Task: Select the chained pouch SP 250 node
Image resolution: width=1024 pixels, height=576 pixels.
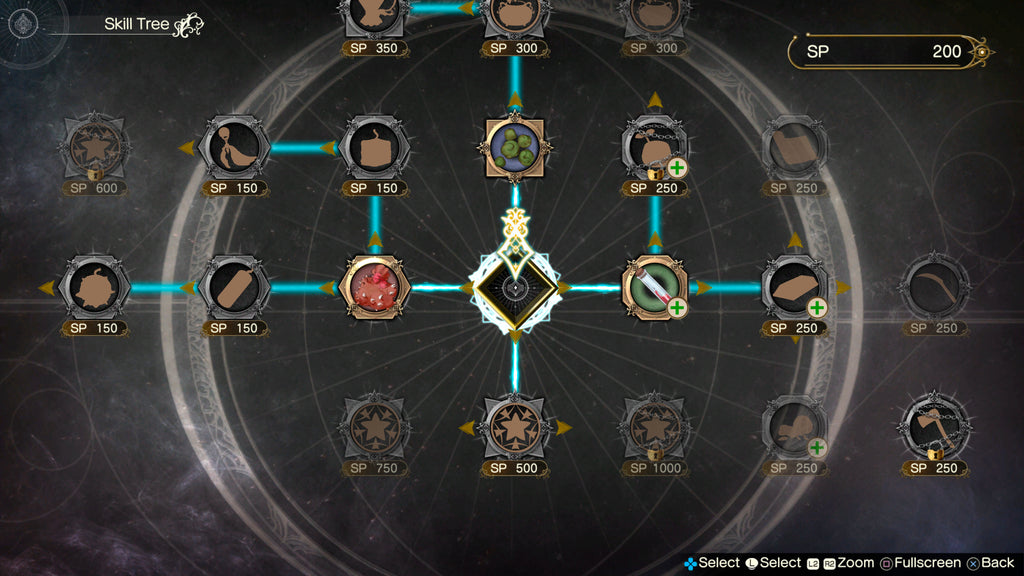Action: 655,148
